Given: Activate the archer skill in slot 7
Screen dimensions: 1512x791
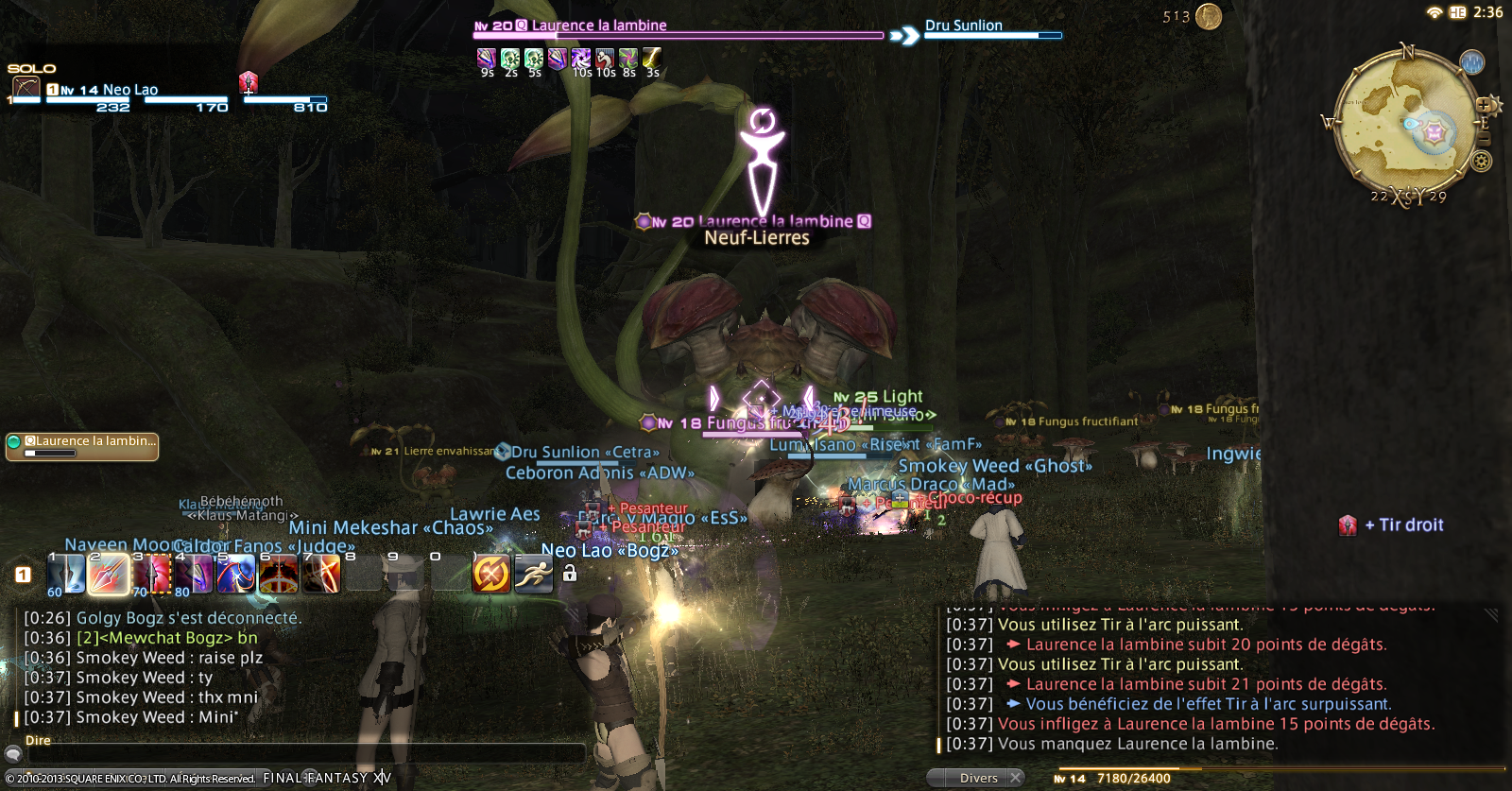Looking at the screenshot, I should coord(321,574).
